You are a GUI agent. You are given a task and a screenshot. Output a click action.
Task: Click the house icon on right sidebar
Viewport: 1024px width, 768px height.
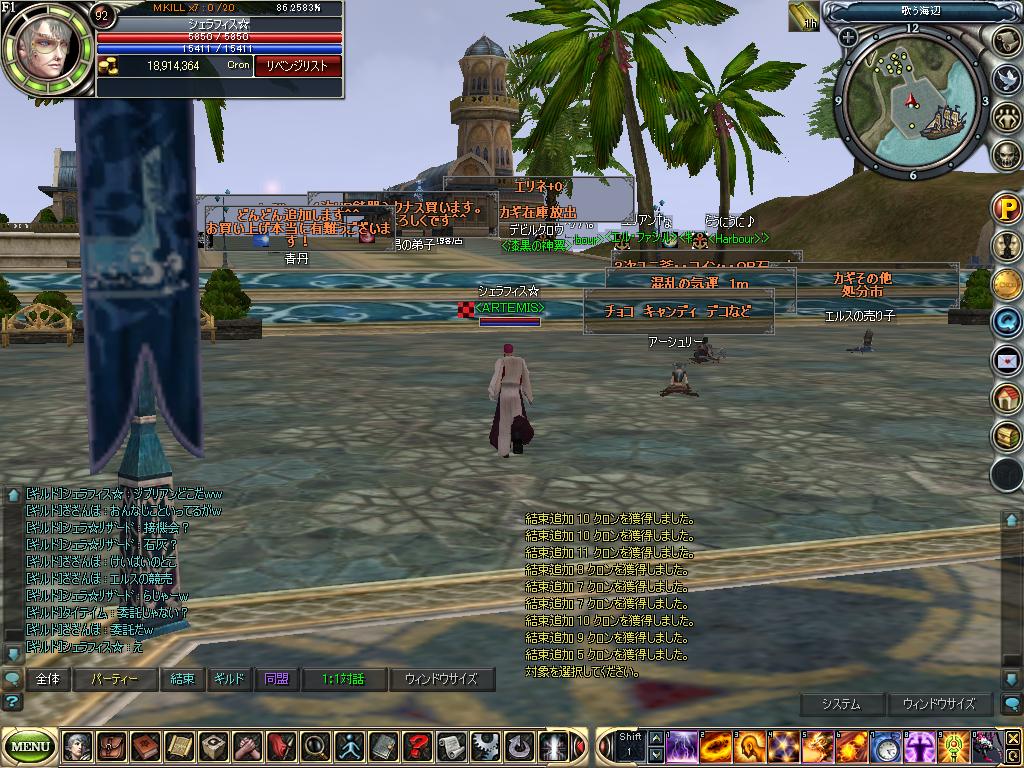tap(1006, 398)
